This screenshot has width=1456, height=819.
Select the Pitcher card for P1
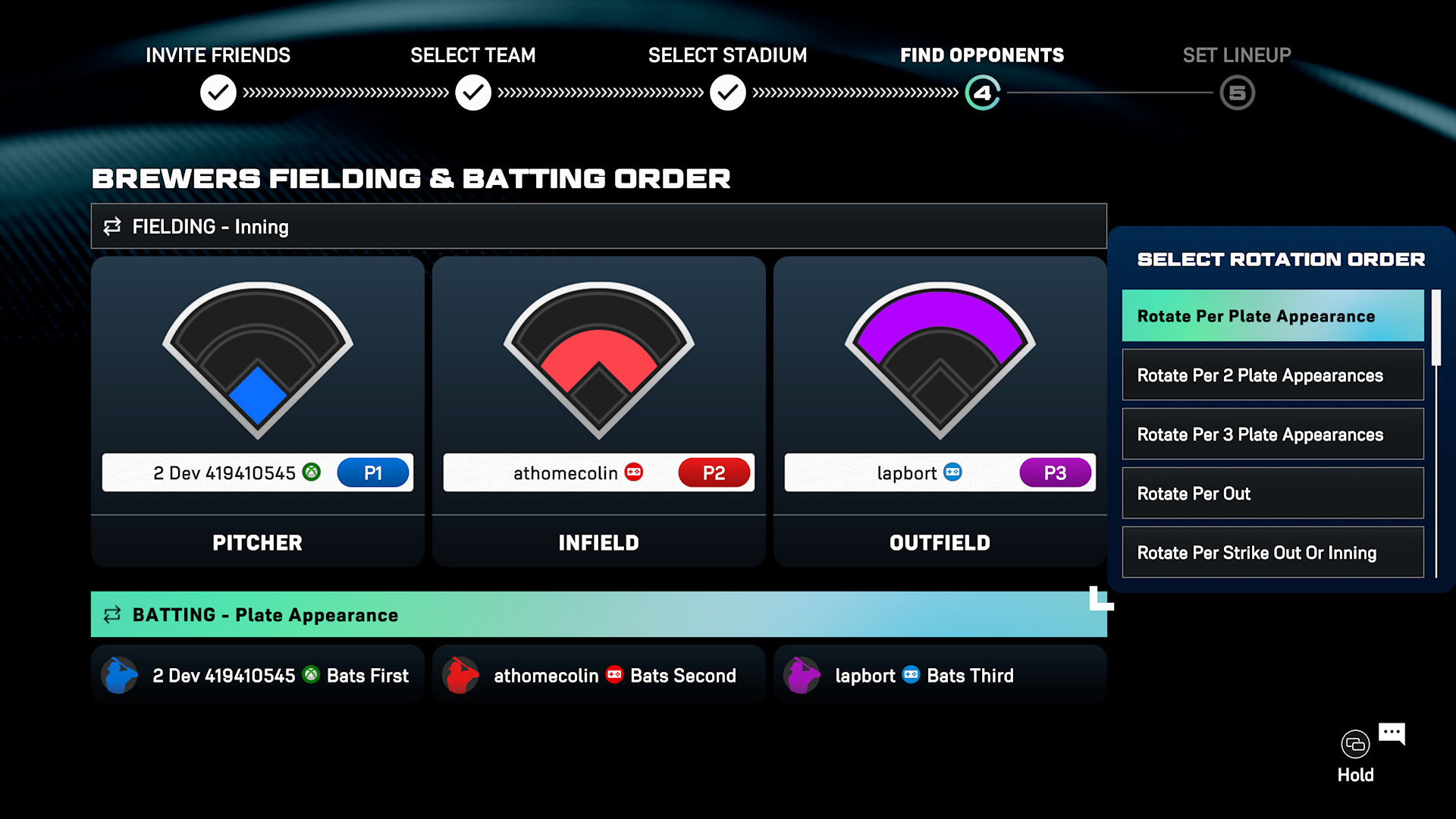click(x=257, y=411)
